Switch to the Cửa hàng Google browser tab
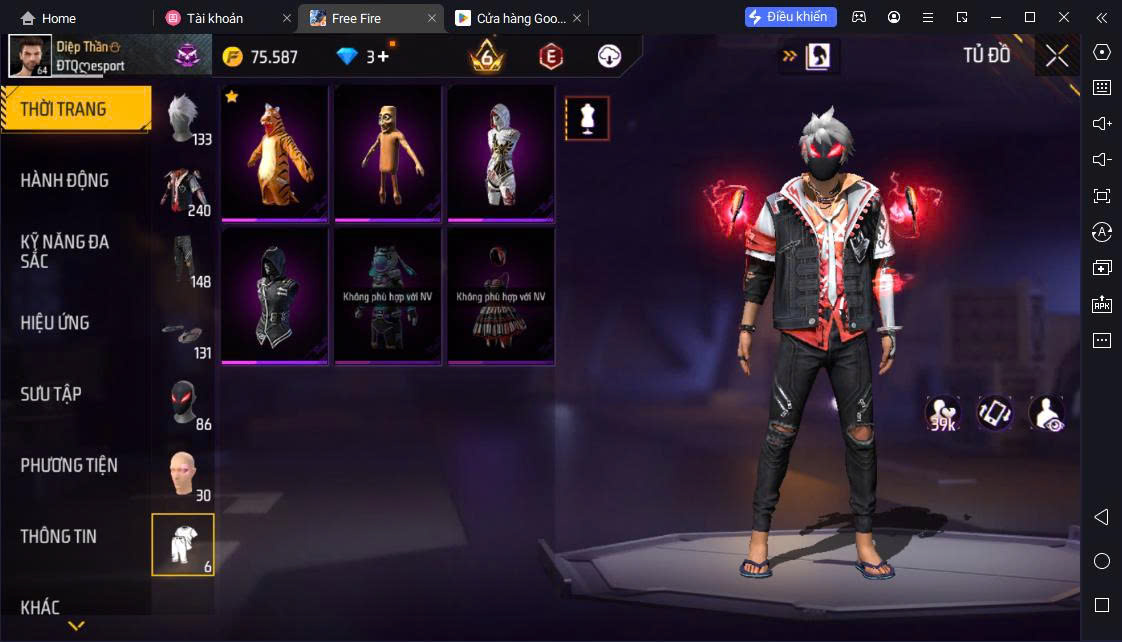 pos(510,18)
